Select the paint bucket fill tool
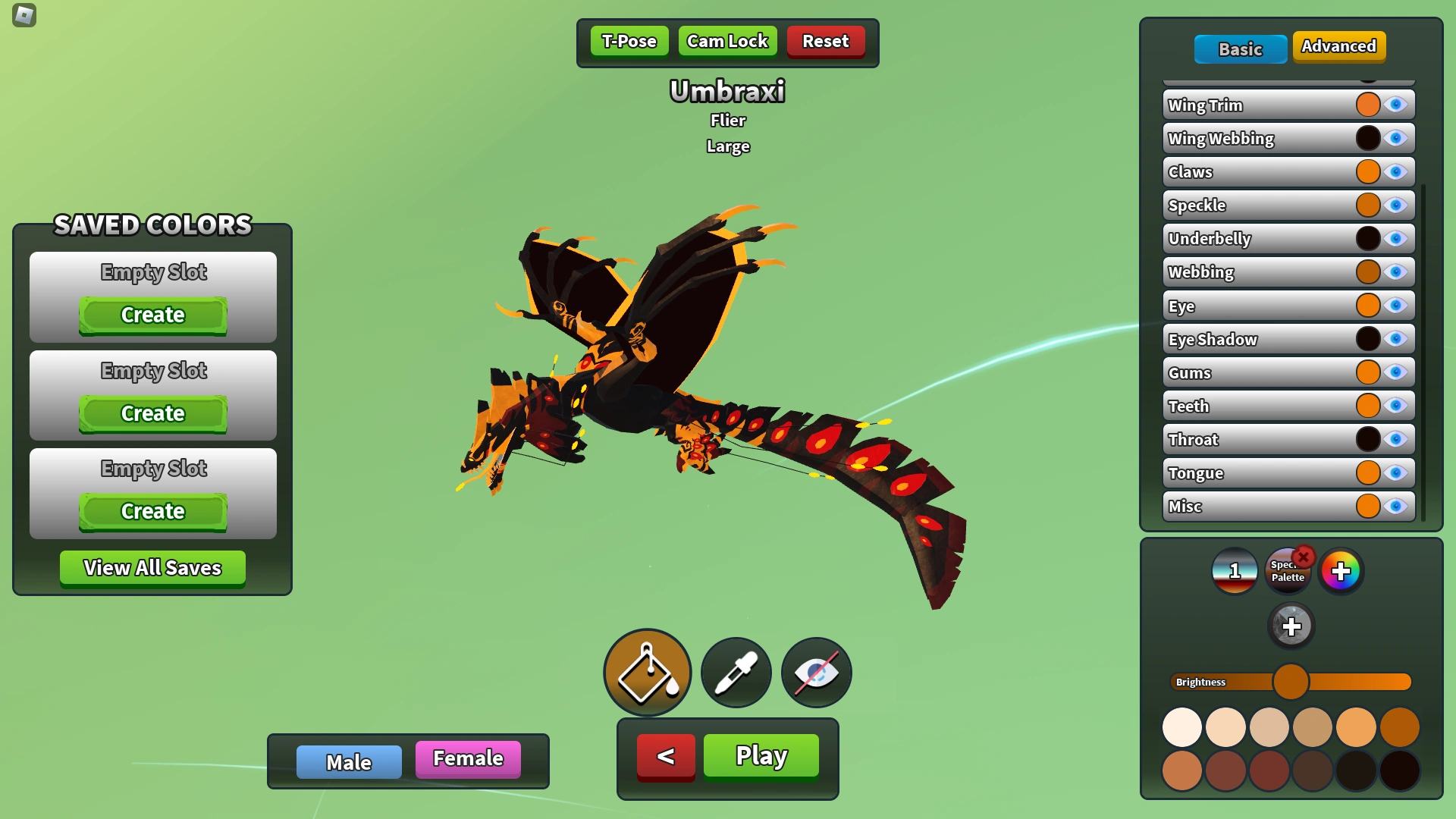The image size is (1456, 819). 647,672
